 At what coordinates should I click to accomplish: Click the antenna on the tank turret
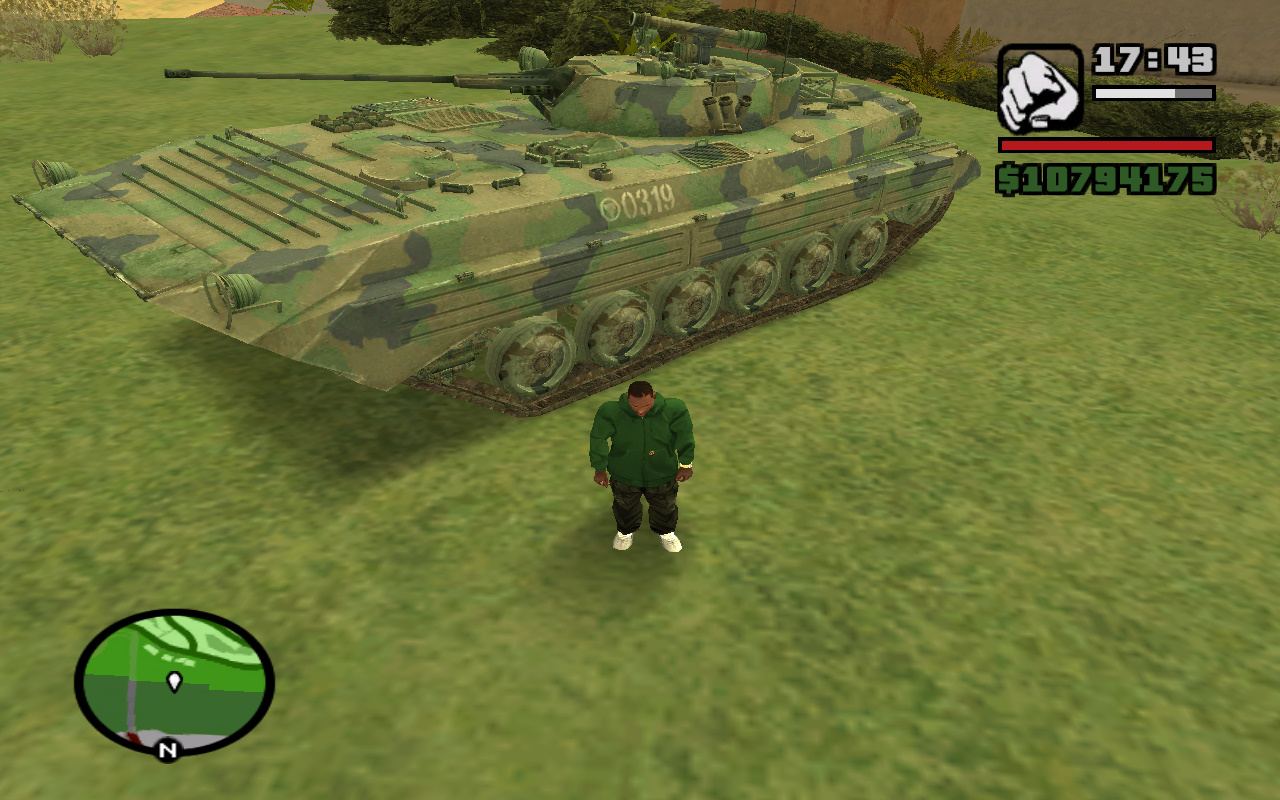[x=750, y=30]
